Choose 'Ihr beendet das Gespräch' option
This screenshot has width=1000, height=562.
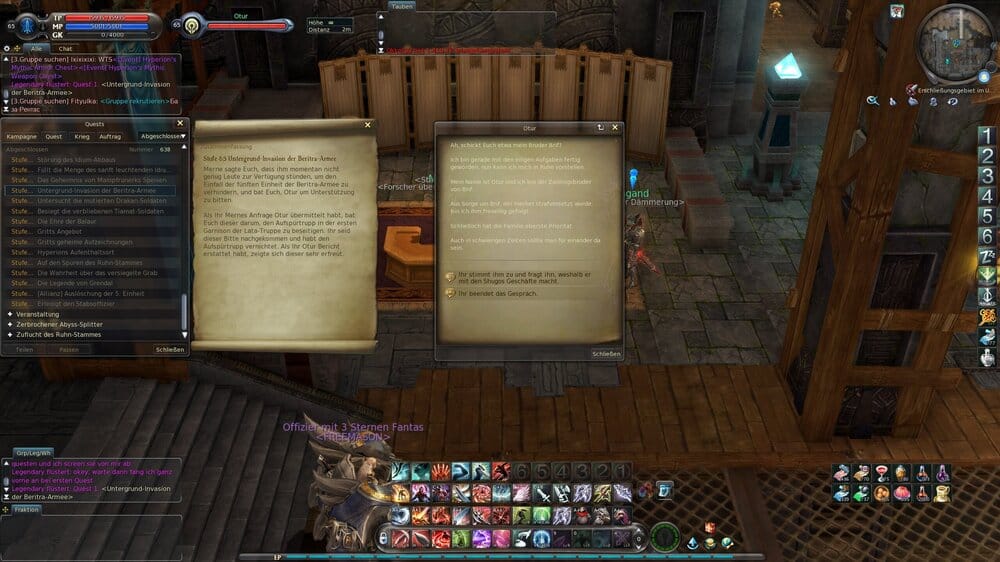tap(497, 294)
